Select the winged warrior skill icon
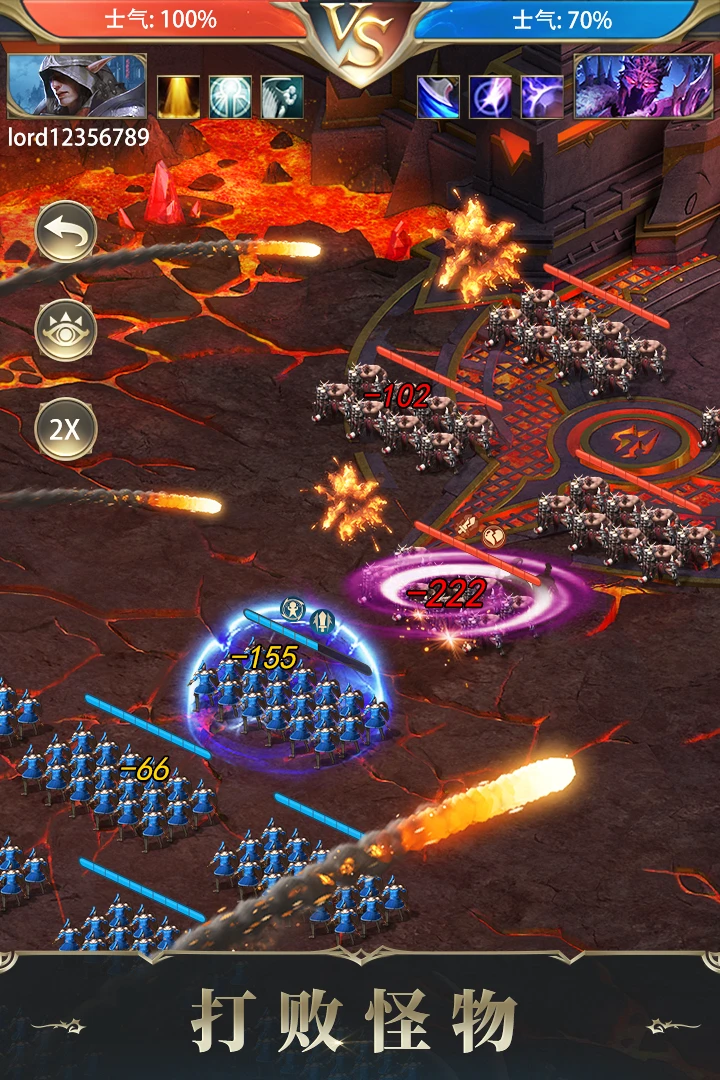The image size is (720, 1080). 282,97
